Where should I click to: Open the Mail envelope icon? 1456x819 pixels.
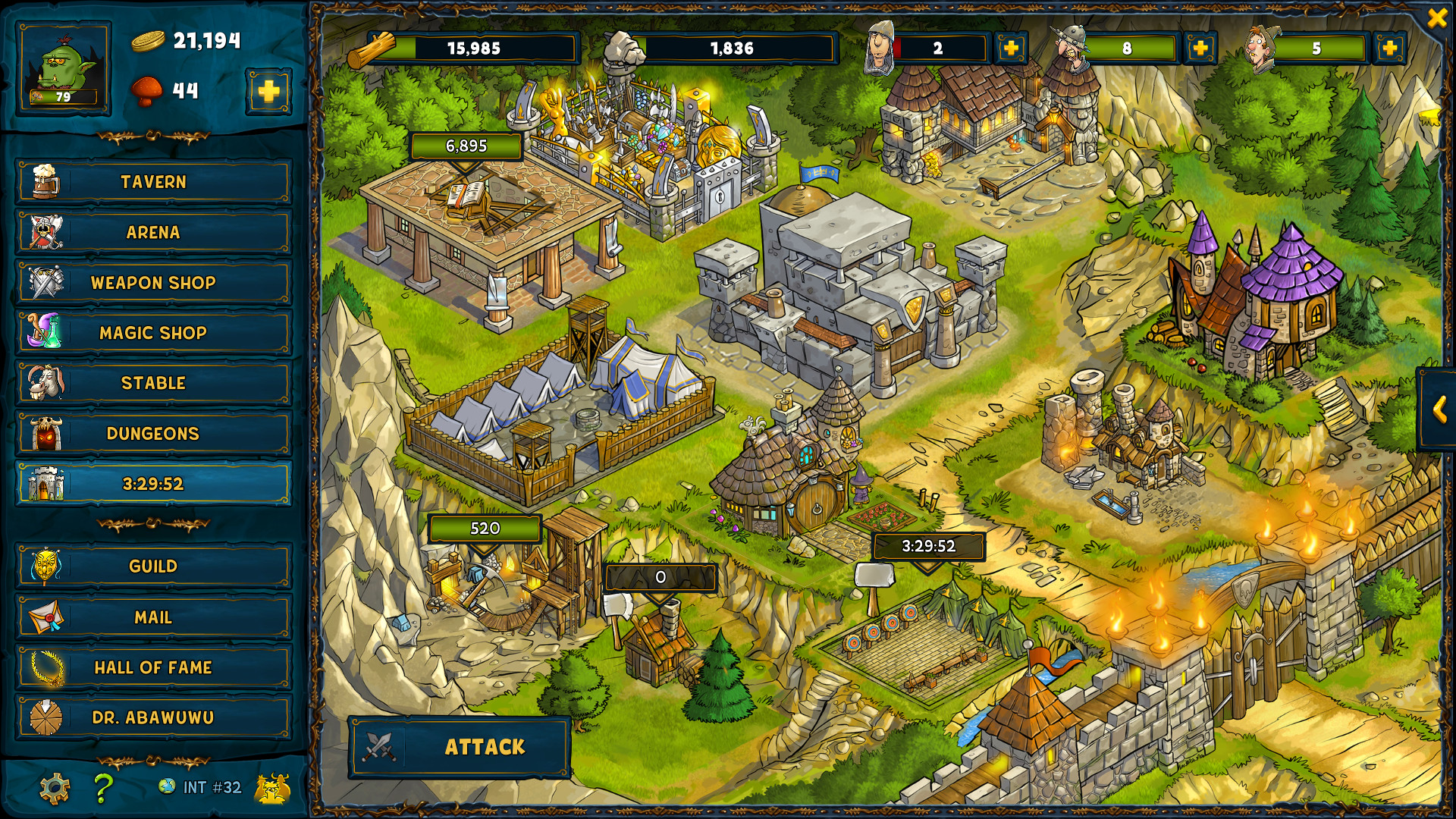pos(47,617)
